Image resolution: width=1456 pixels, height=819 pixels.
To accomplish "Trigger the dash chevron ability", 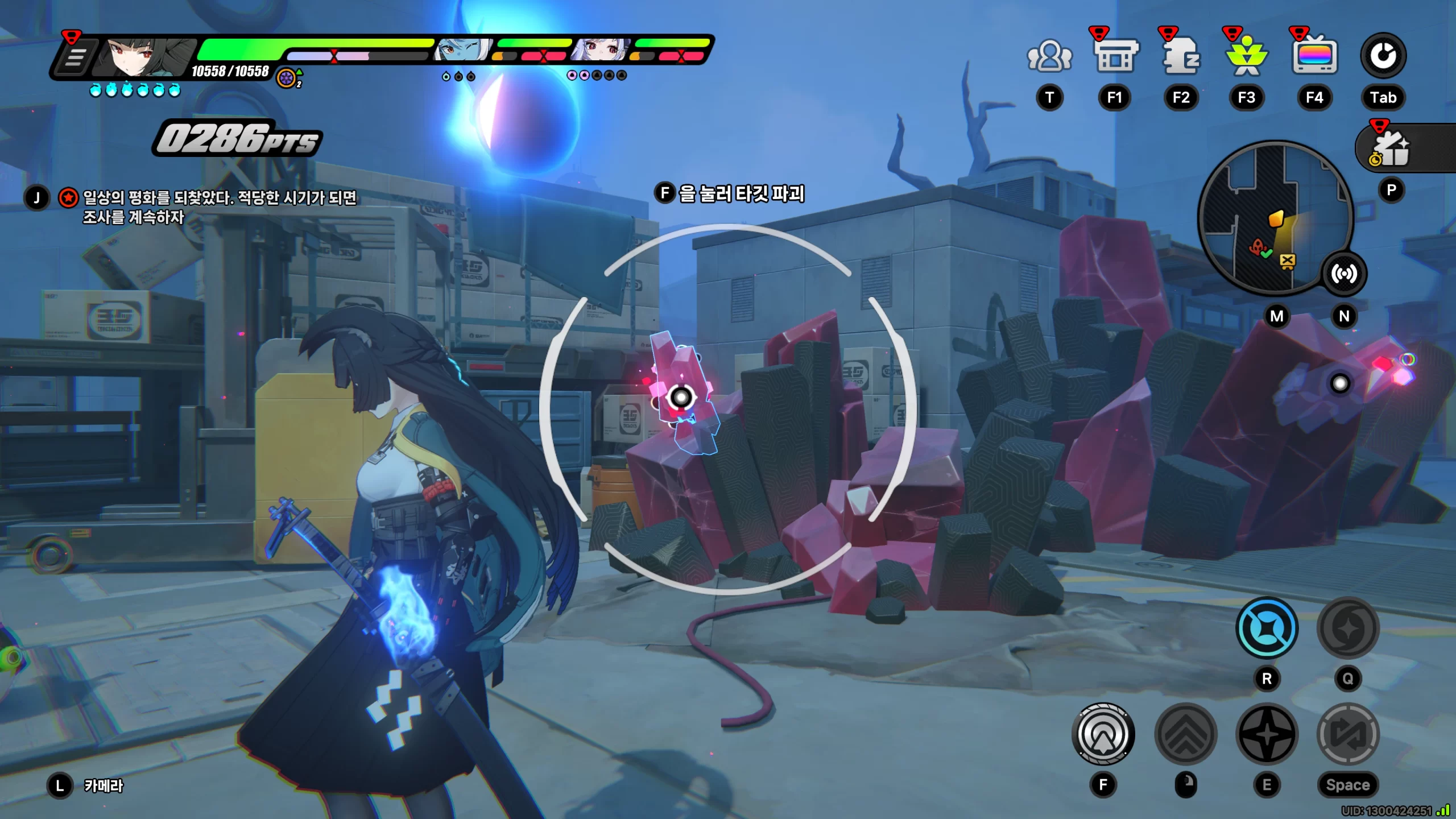I will tap(1186, 734).
